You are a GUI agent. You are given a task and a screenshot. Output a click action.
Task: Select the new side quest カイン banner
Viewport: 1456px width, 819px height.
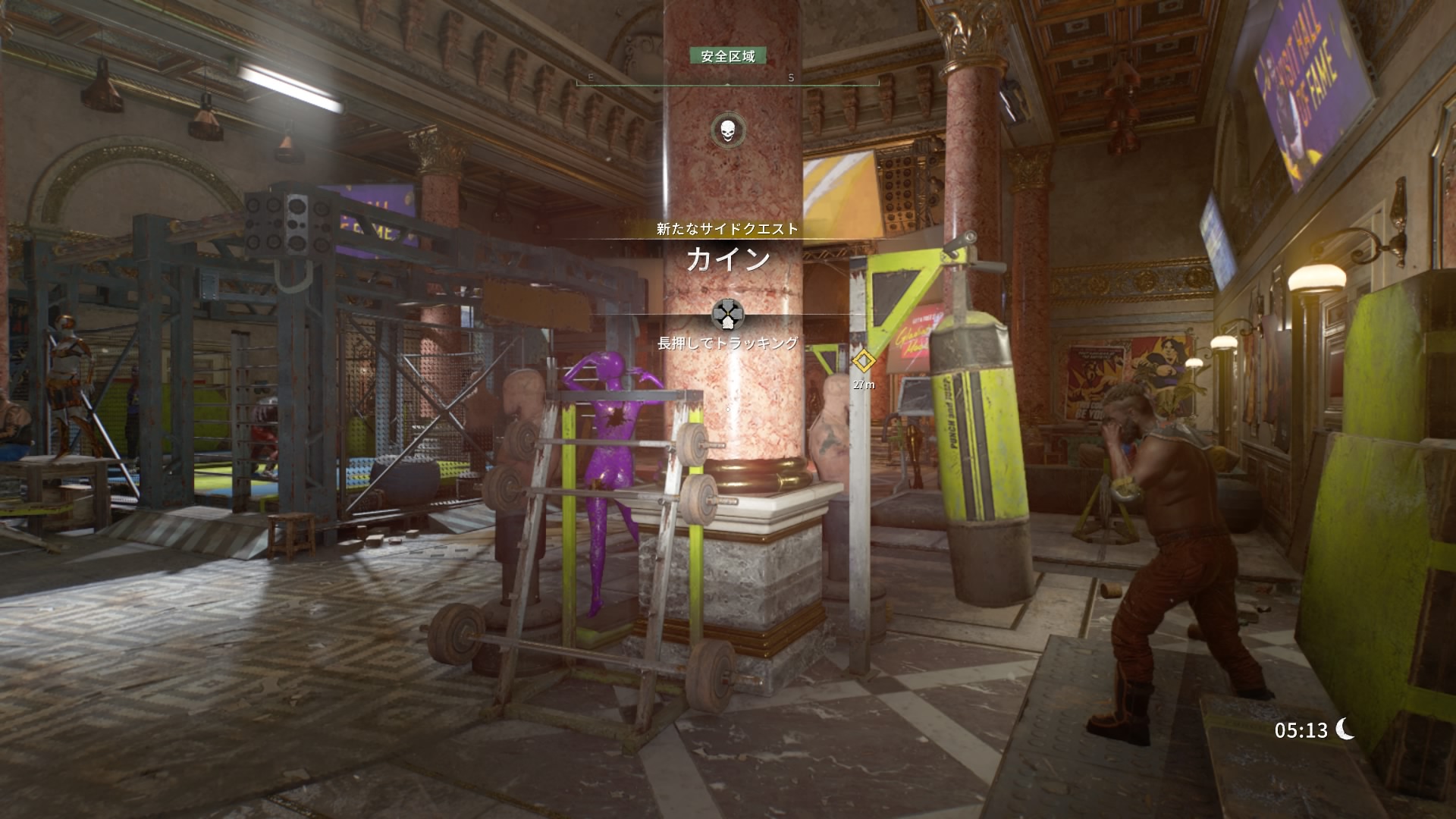(727, 259)
